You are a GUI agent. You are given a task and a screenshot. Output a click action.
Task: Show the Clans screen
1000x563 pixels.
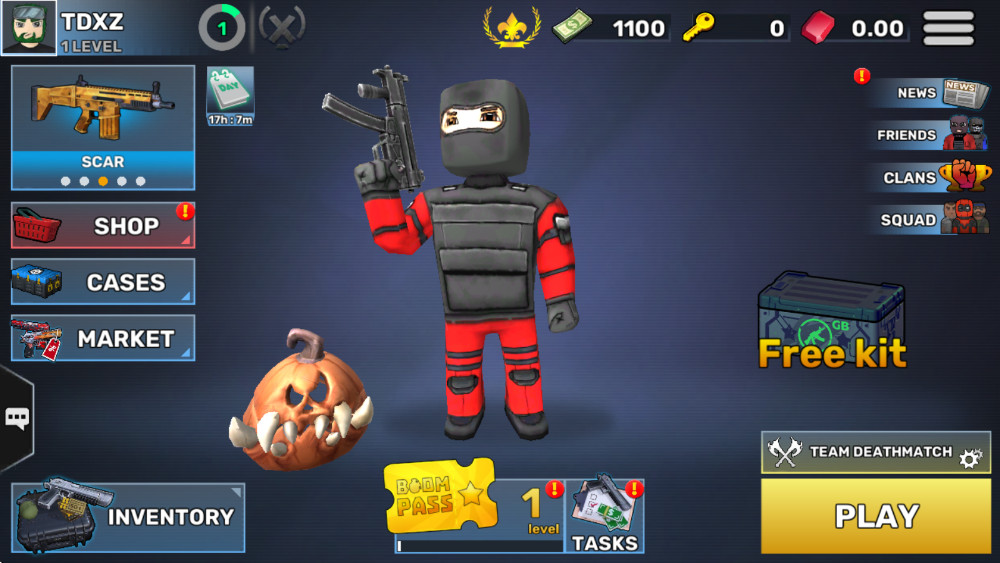(x=928, y=178)
